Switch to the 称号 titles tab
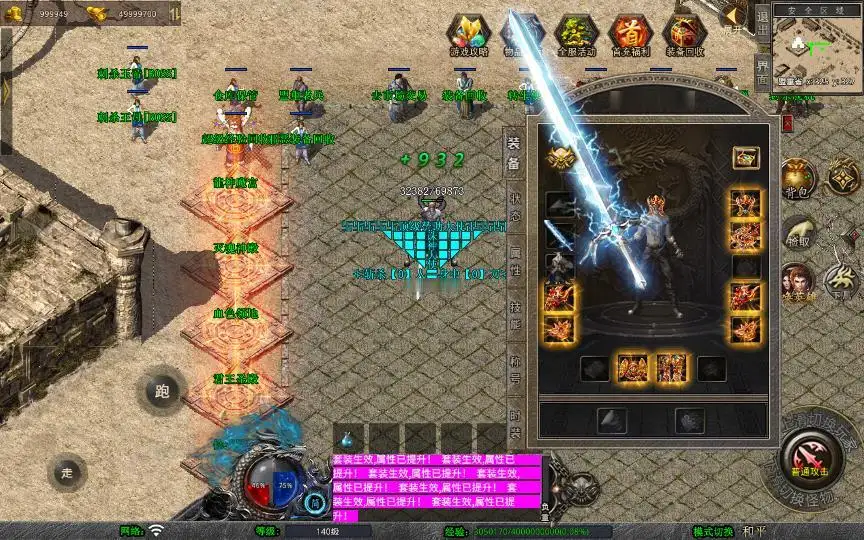 pyautogui.click(x=514, y=370)
